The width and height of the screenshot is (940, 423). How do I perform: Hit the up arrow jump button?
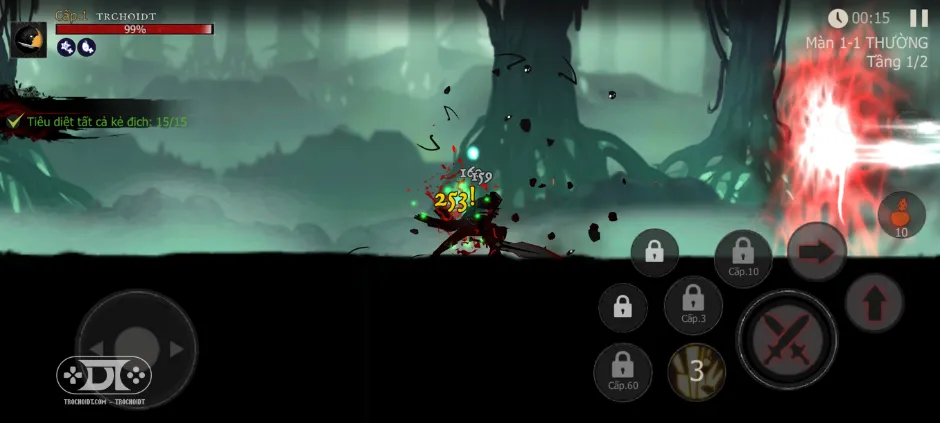click(874, 302)
